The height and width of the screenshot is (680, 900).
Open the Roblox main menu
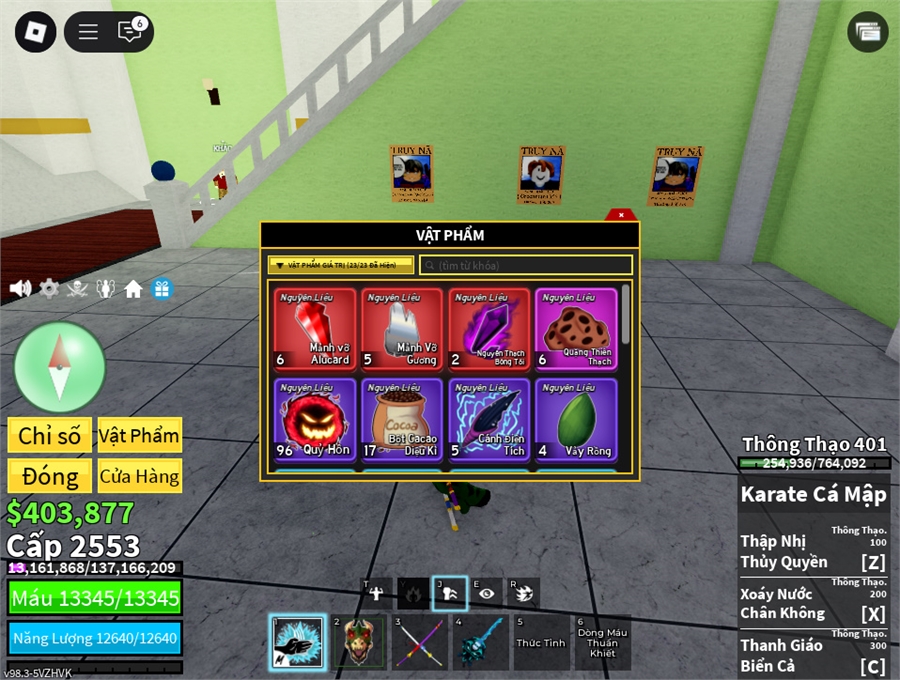point(37,32)
